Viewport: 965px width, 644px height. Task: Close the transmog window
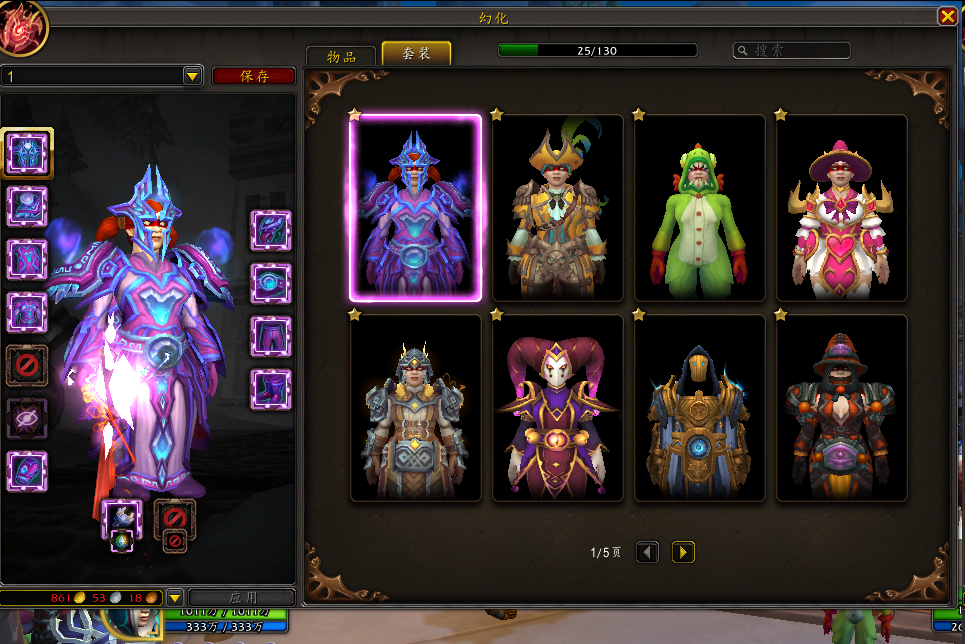(946, 17)
